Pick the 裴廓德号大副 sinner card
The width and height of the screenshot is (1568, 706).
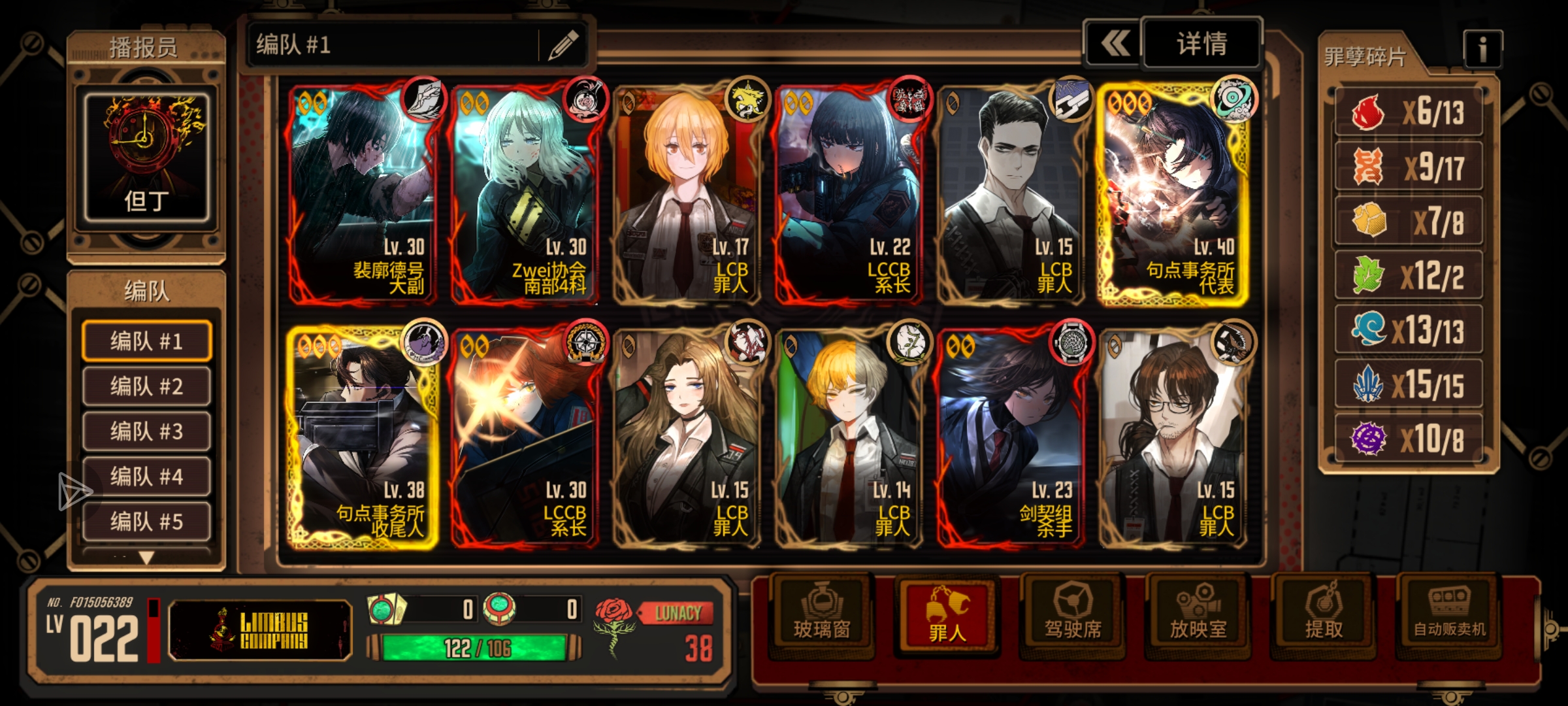(x=363, y=194)
